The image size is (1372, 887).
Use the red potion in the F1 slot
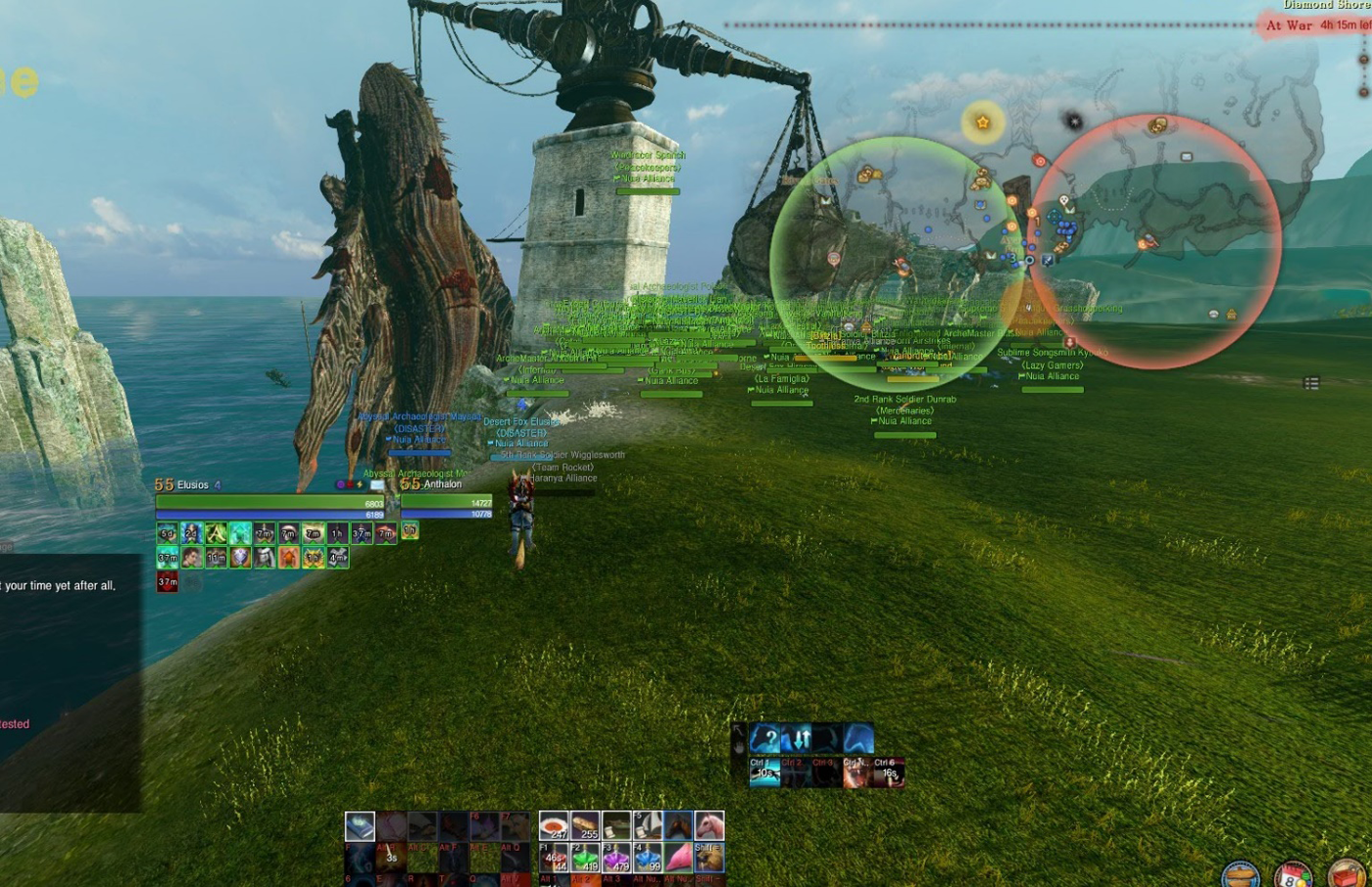tap(554, 857)
